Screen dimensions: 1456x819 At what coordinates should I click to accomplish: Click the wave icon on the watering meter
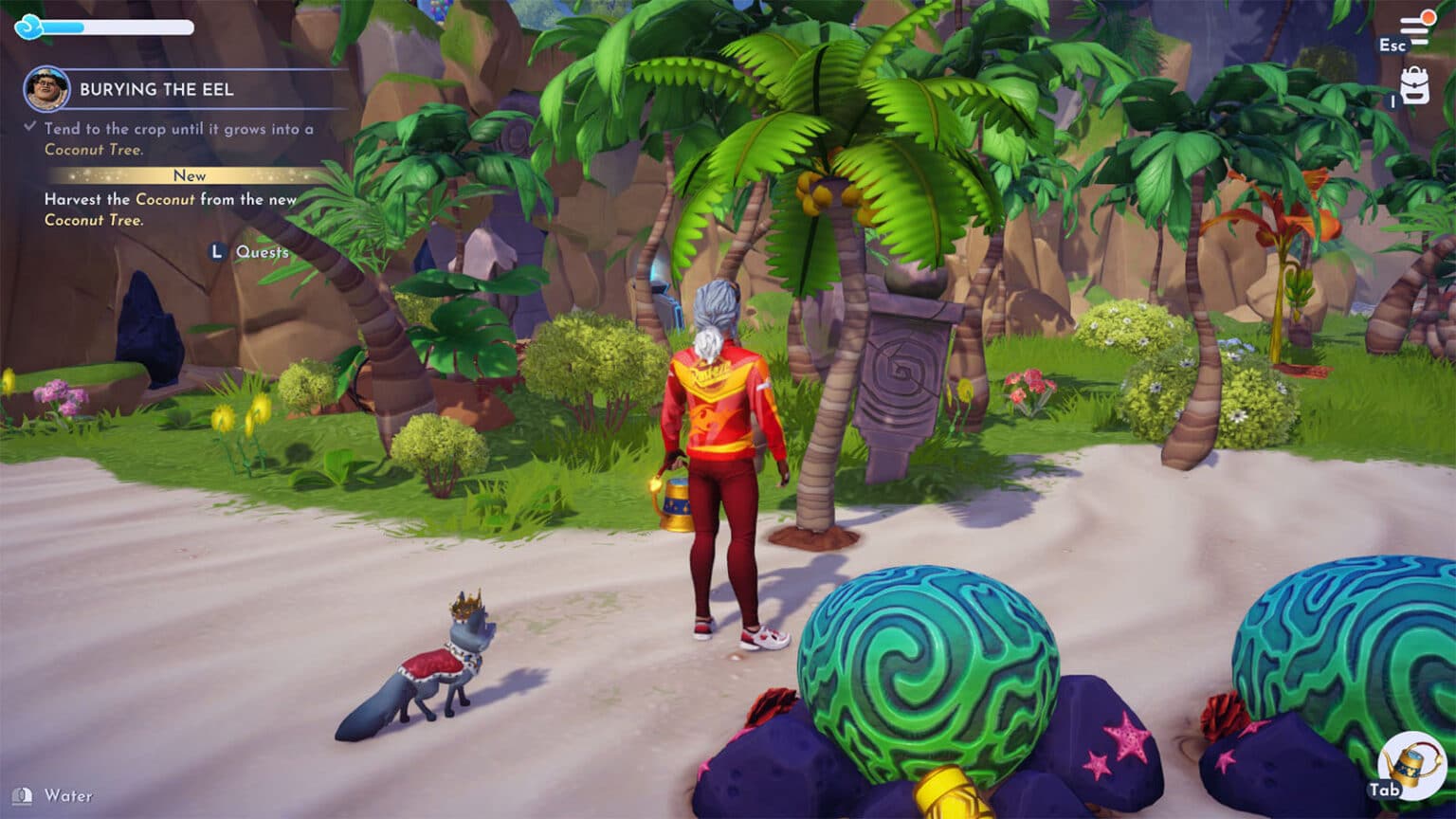28,28
